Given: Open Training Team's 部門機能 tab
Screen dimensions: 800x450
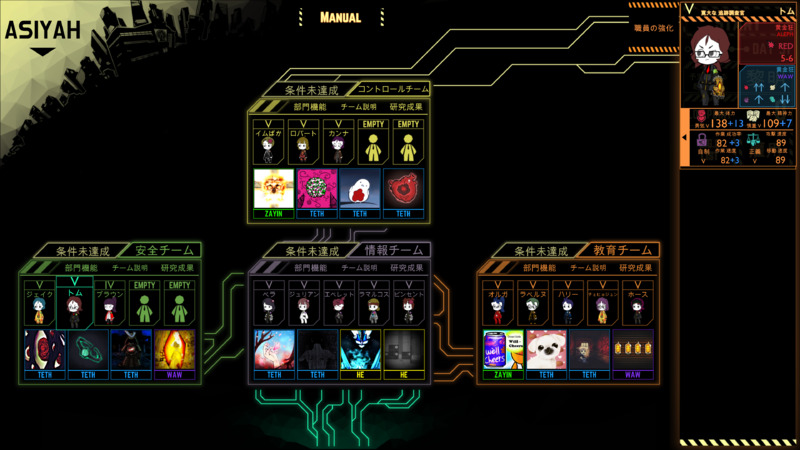Looking at the screenshot, I should (539, 267).
